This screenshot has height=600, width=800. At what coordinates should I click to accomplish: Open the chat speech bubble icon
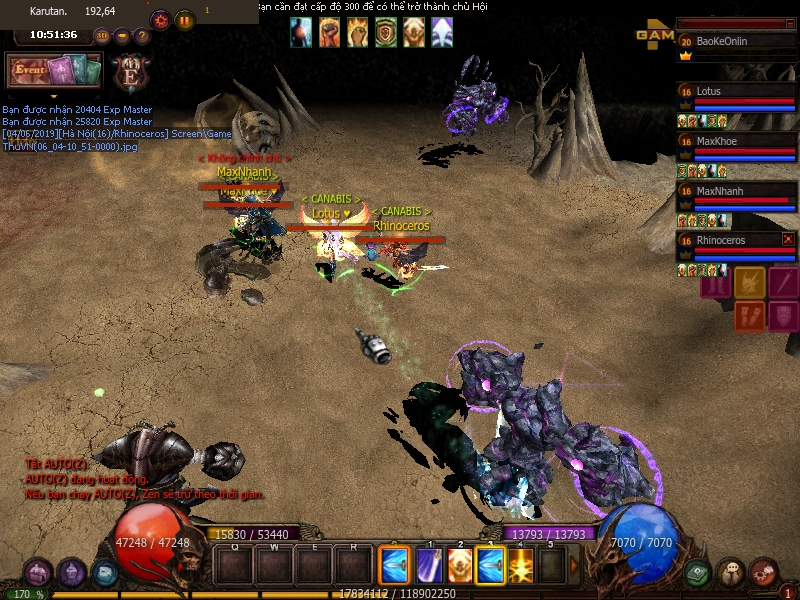731,573
